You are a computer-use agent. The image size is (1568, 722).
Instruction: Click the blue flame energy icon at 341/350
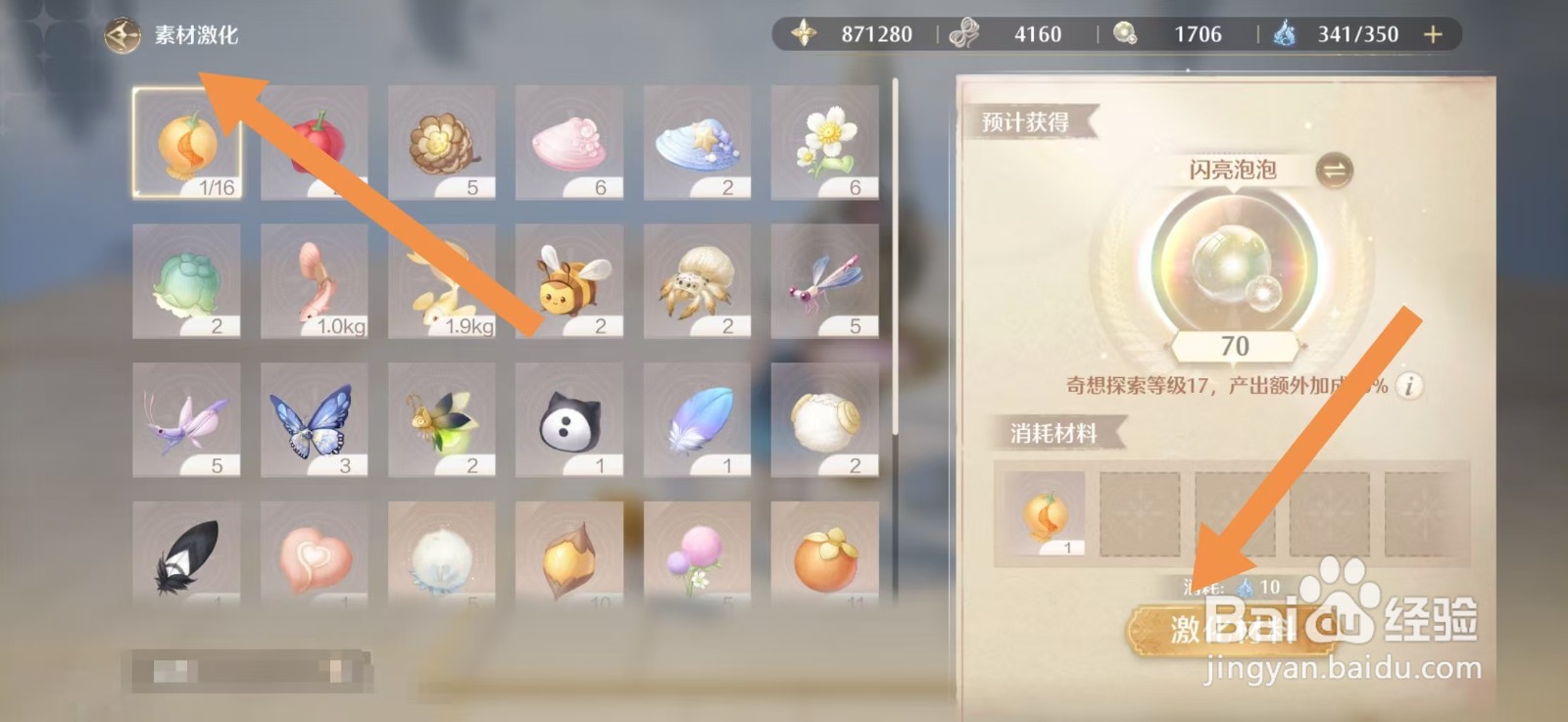pos(1287,32)
